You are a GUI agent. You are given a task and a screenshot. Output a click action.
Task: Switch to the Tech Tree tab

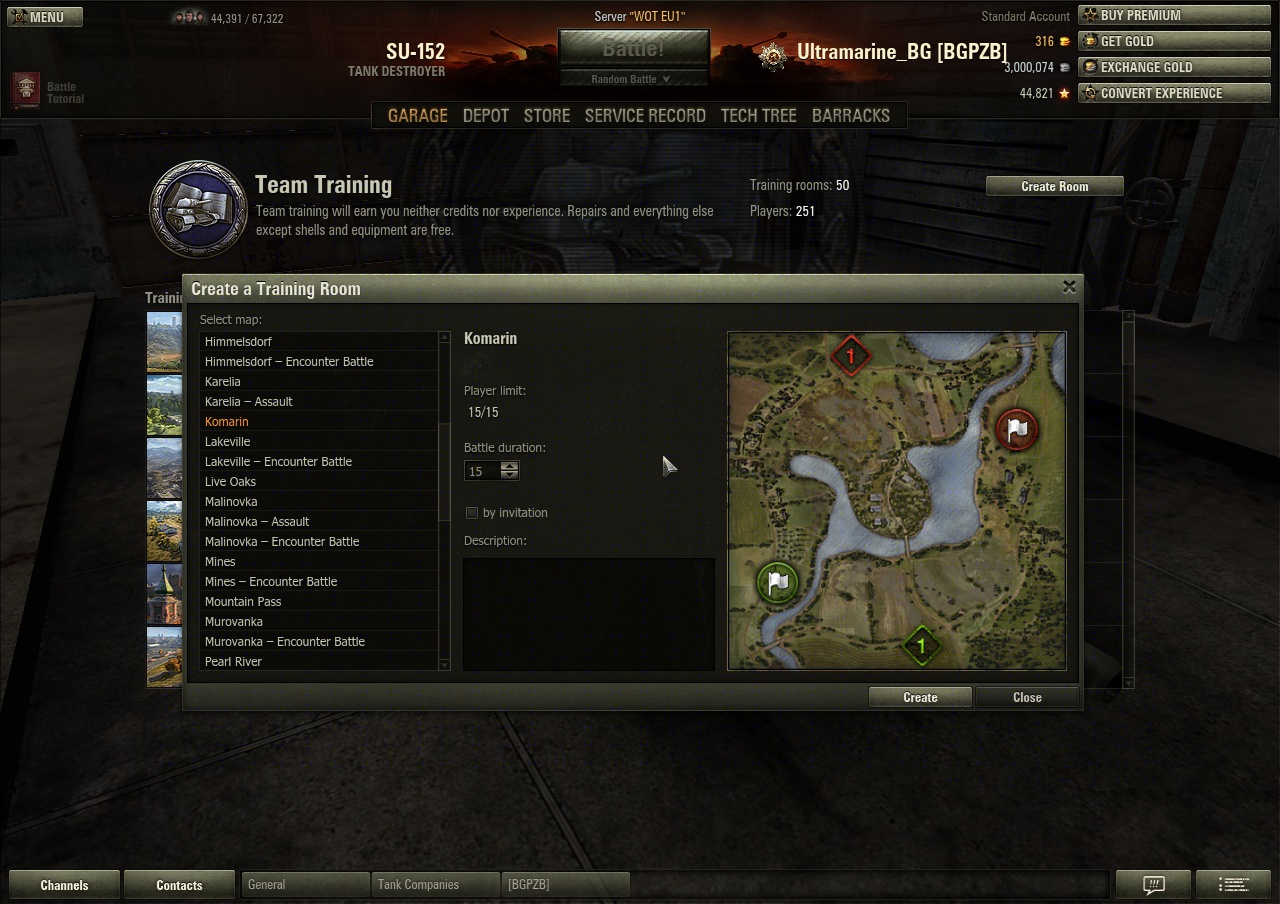tap(758, 115)
